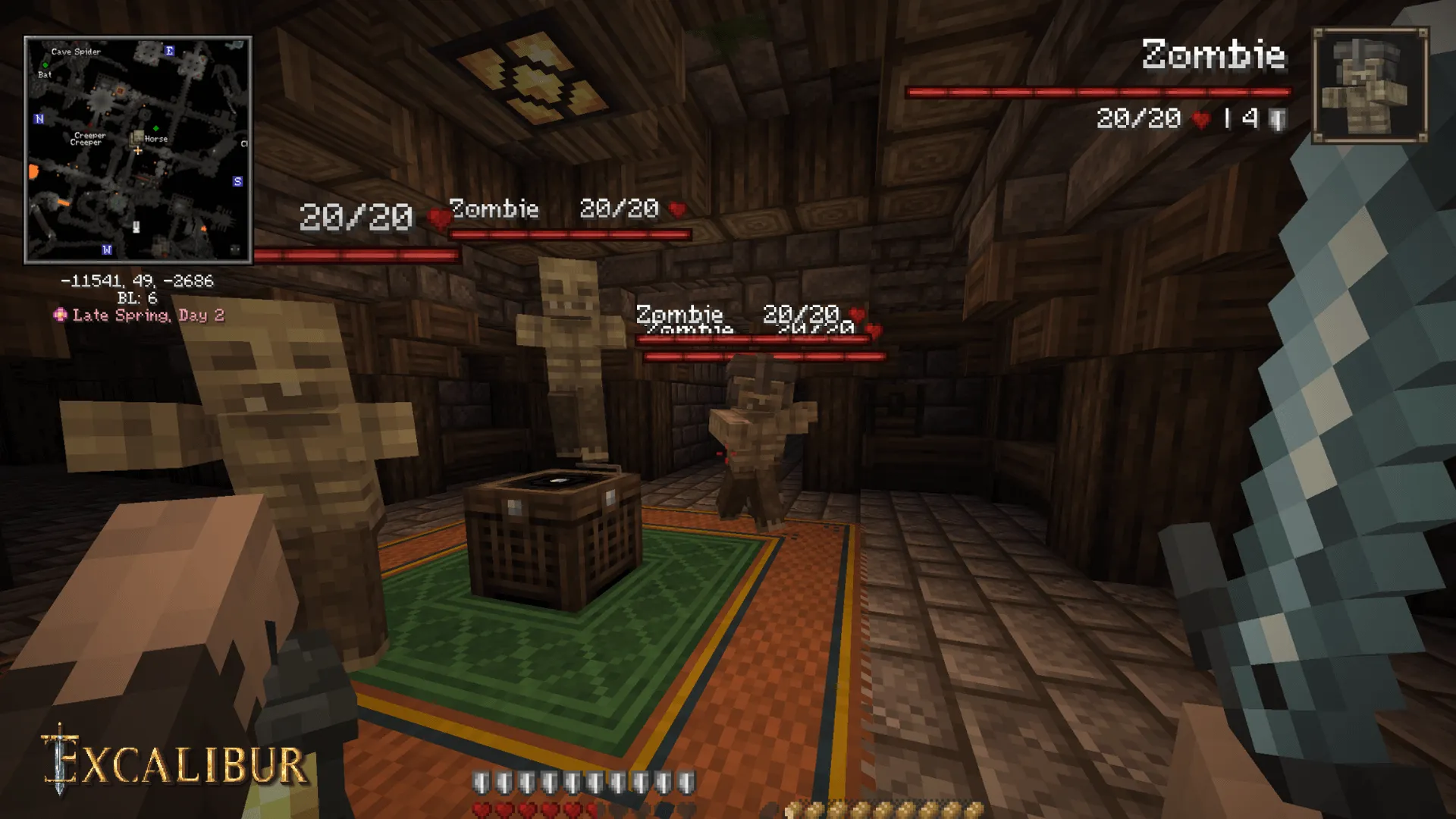Click the S compass marker on the minimap

pyautogui.click(x=237, y=181)
